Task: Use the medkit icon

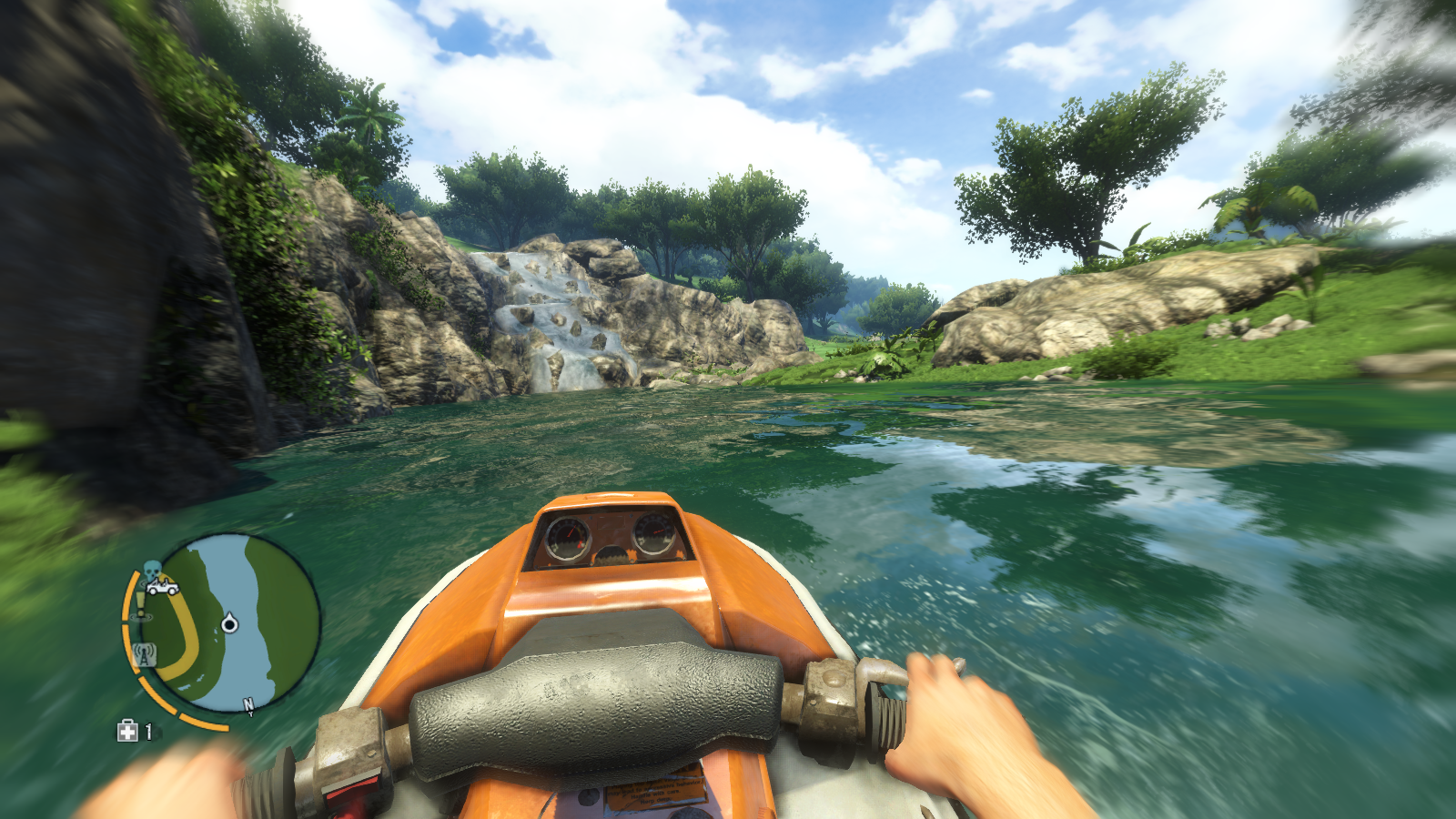Action: coord(127,731)
